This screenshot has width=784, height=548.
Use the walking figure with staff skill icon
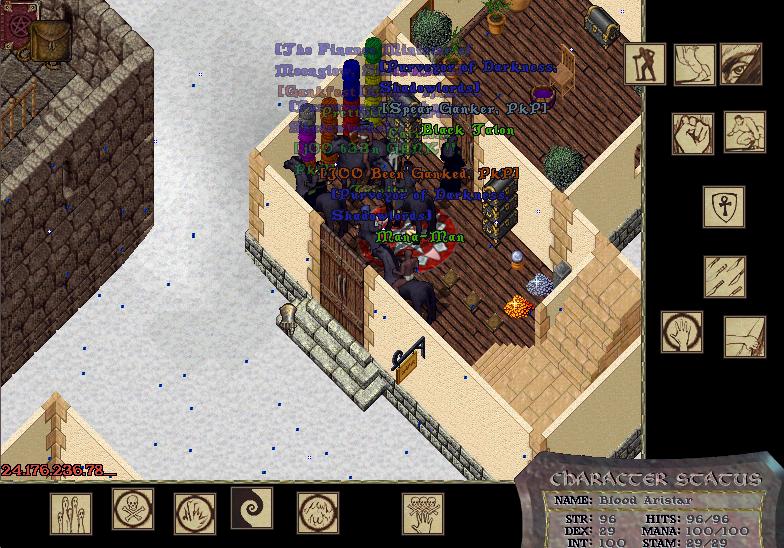pos(645,64)
